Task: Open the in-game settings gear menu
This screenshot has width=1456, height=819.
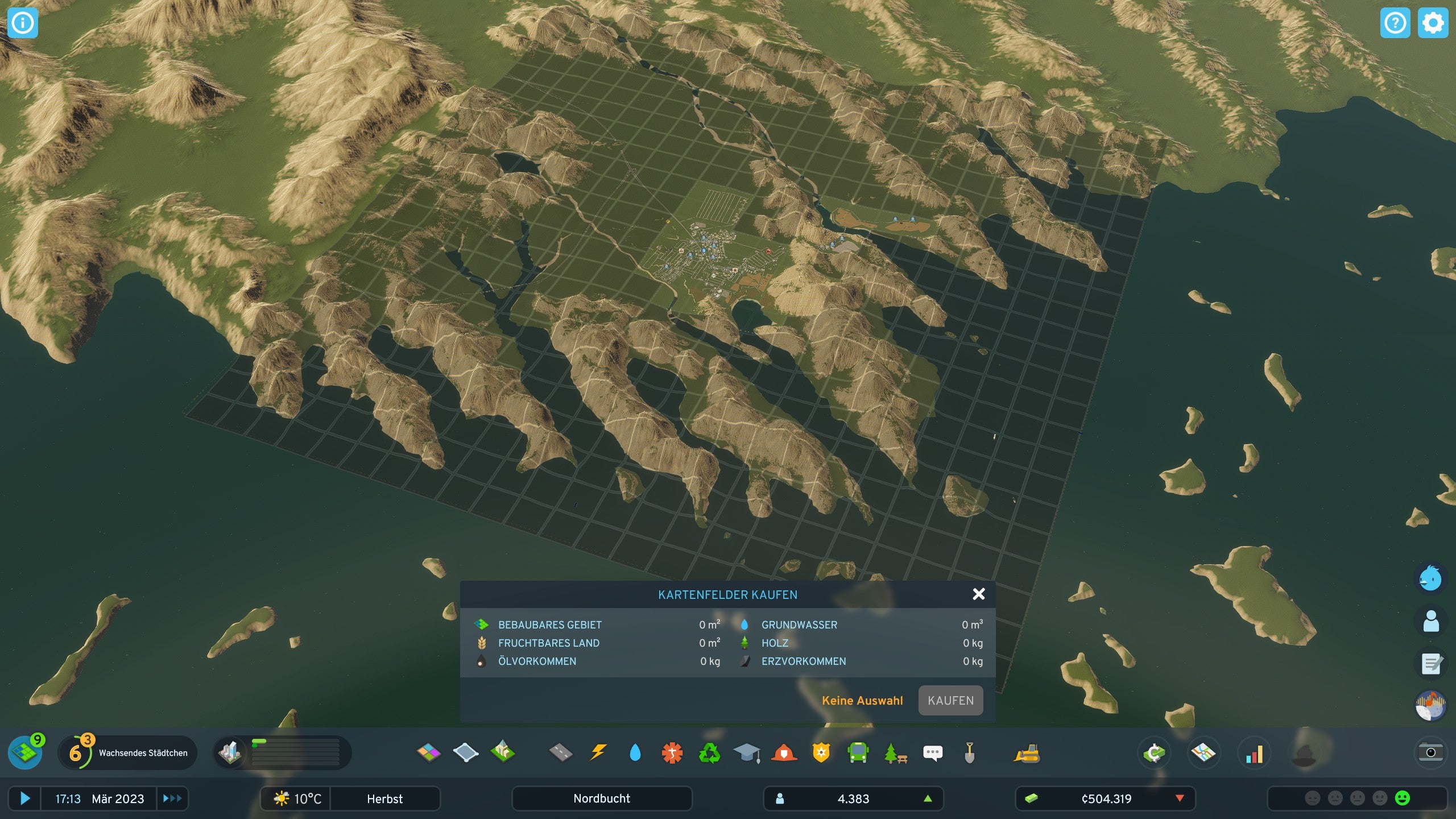Action: [1432, 23]
